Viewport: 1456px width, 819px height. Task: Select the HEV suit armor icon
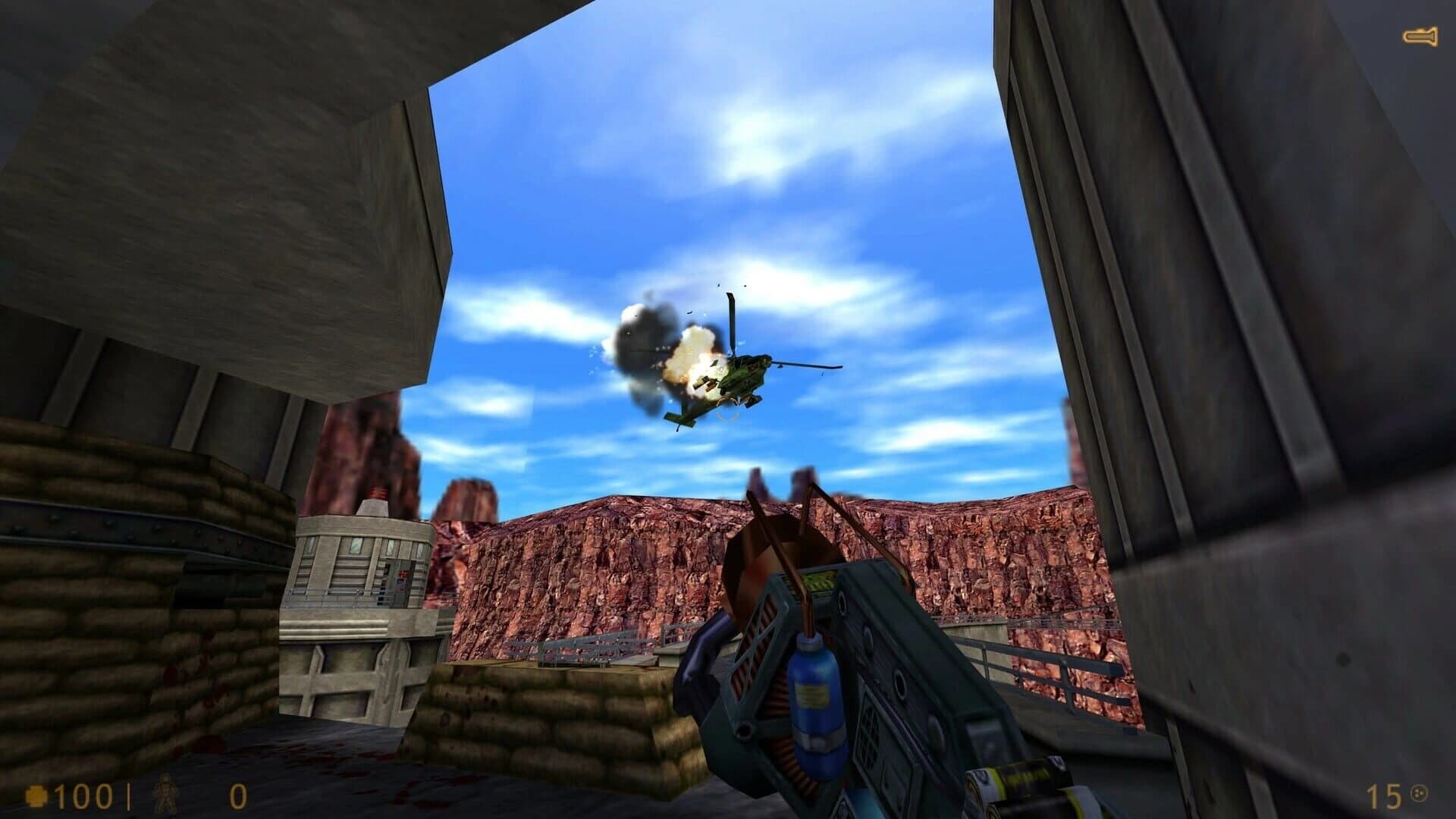[165, 792]
